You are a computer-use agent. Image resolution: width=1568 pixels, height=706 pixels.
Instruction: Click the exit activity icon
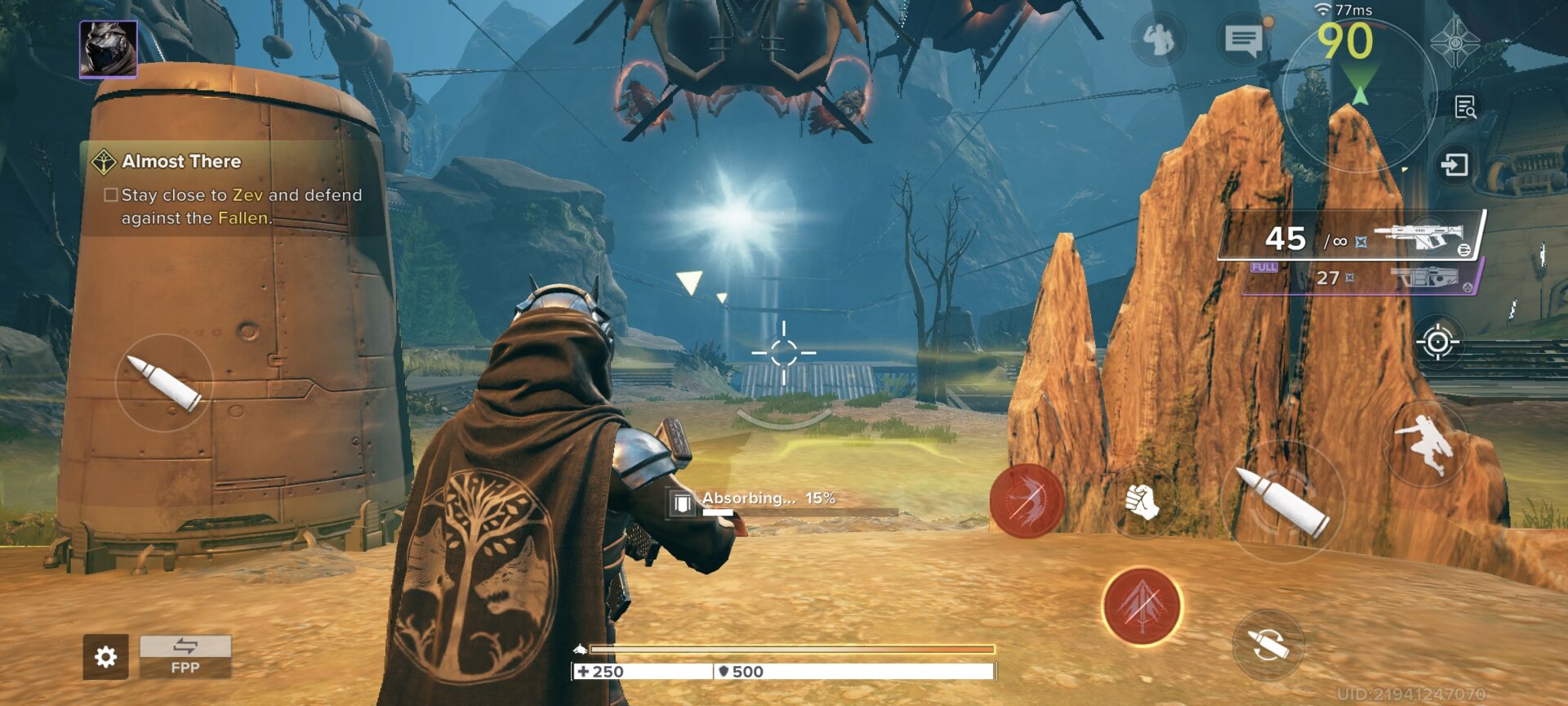pos(1454,165)
